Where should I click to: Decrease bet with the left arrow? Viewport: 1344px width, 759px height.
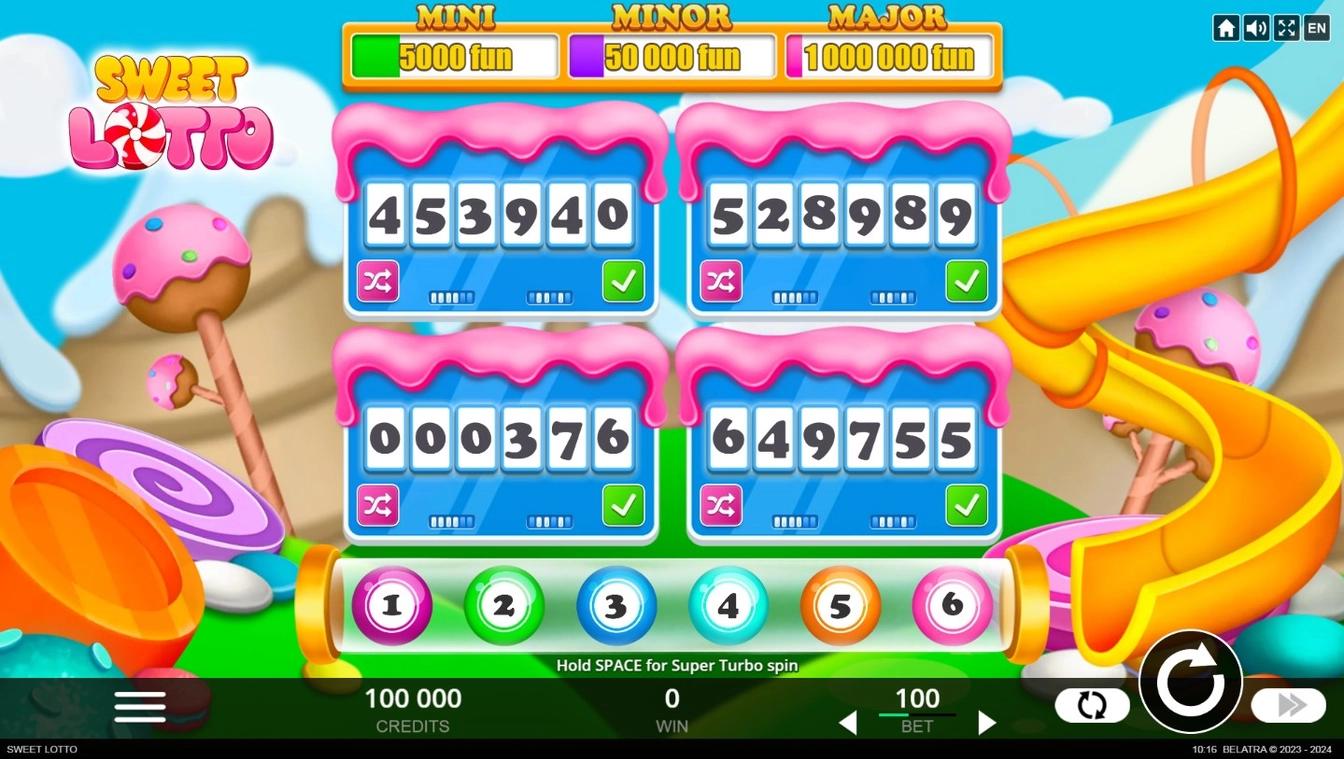849,722
